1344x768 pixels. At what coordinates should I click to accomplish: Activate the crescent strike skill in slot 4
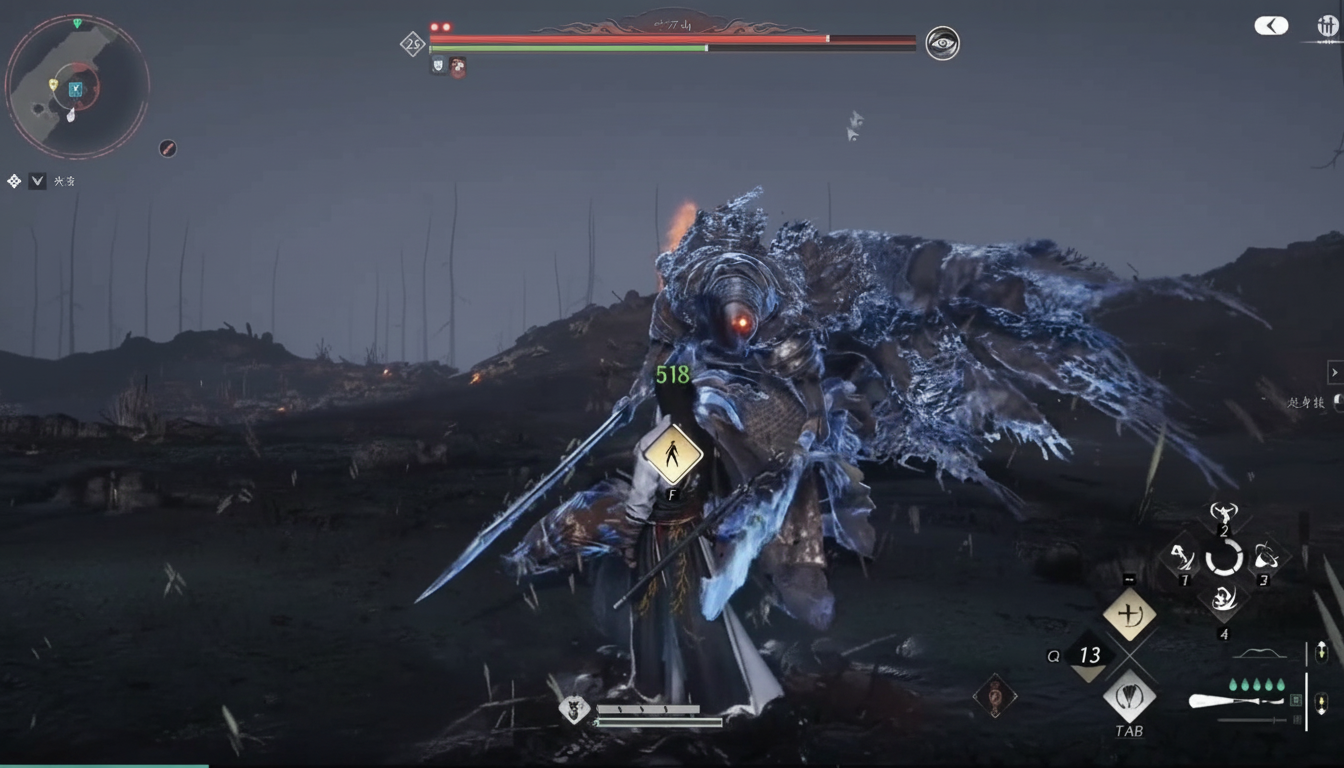point(1224,599)
